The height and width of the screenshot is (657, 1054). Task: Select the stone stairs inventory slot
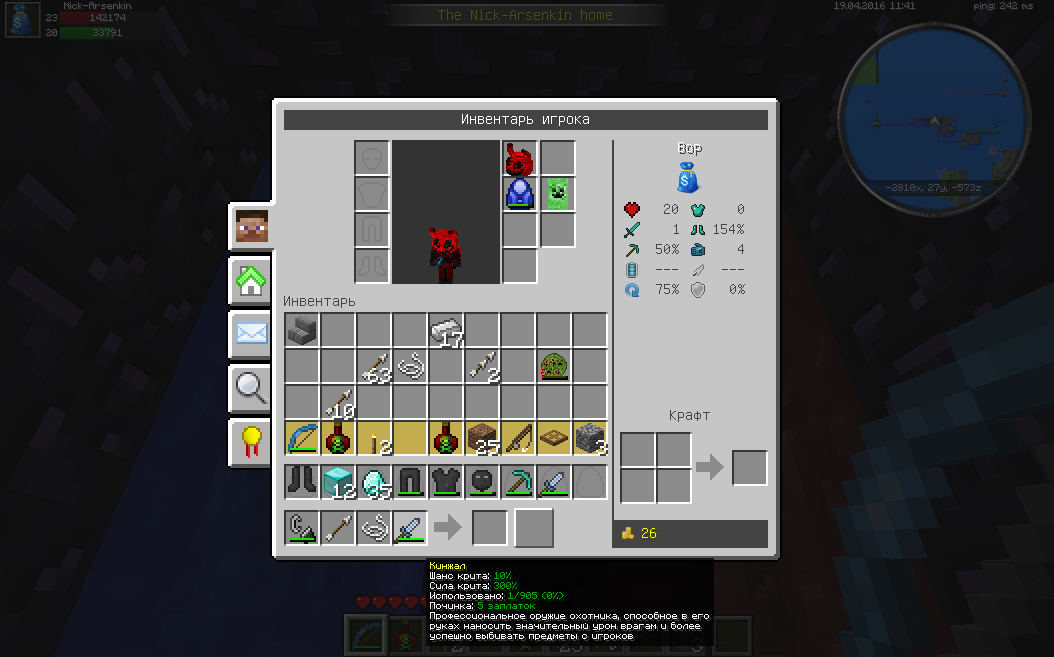click(x=302, y=331)
